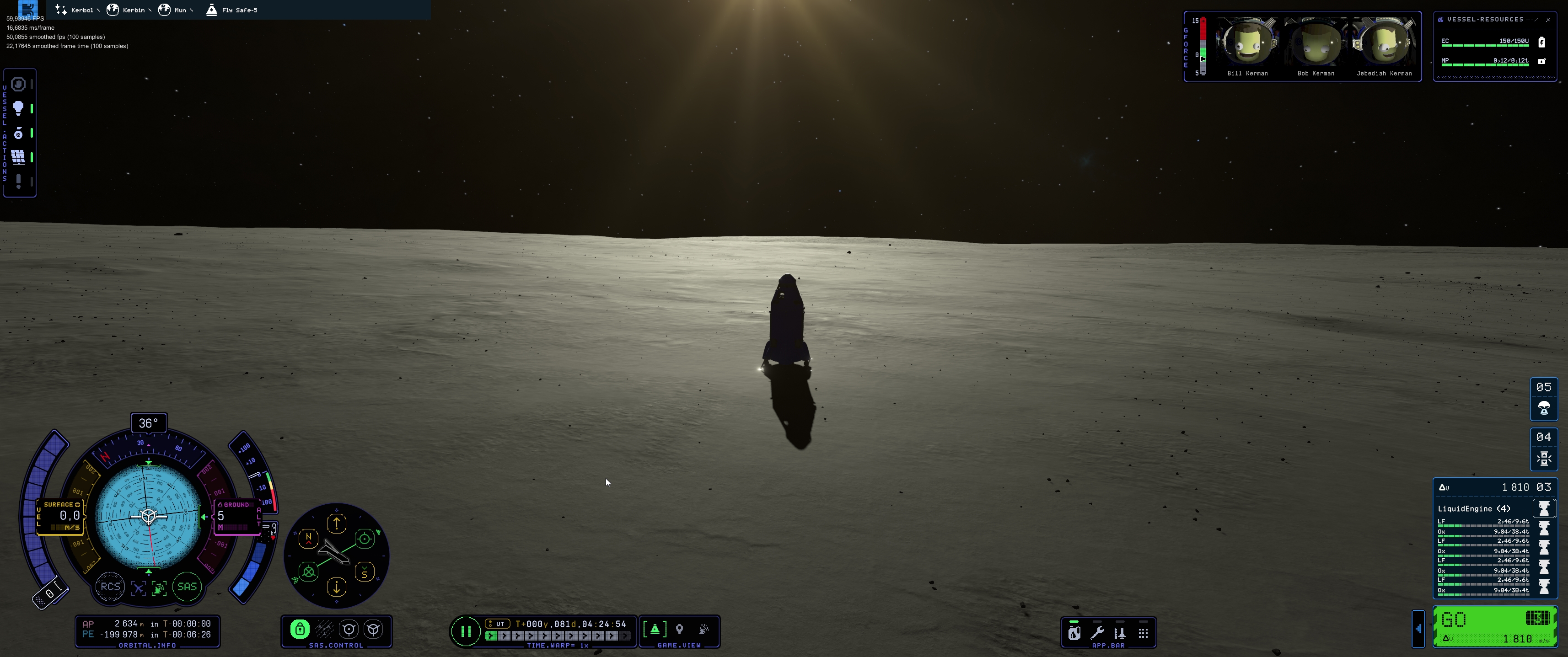Select stage 04 with the decoupler icon
The image size is (1568, 657).
coord(1544,449)
